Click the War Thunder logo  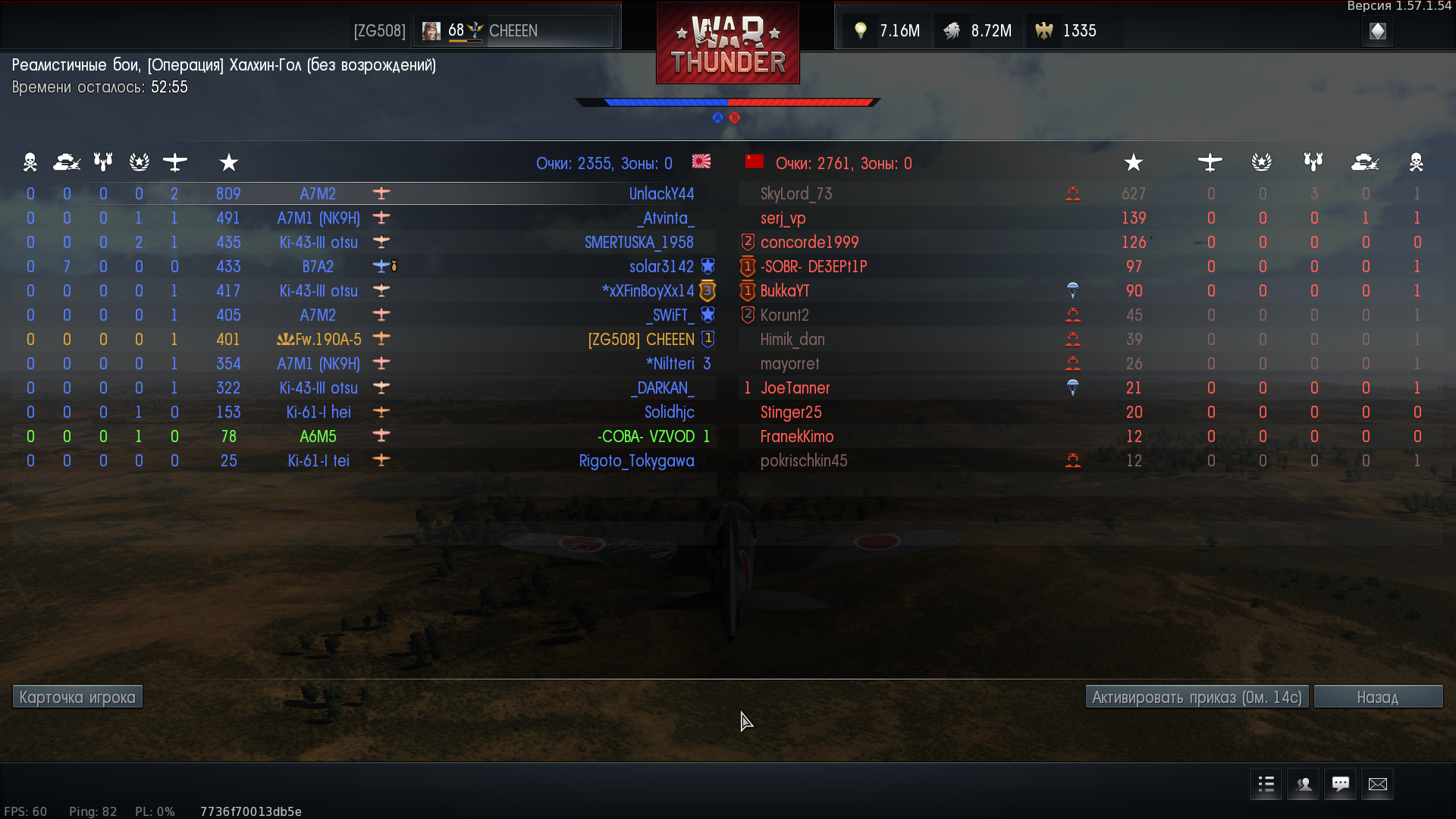pyautogui.click(x=727, y=44)
